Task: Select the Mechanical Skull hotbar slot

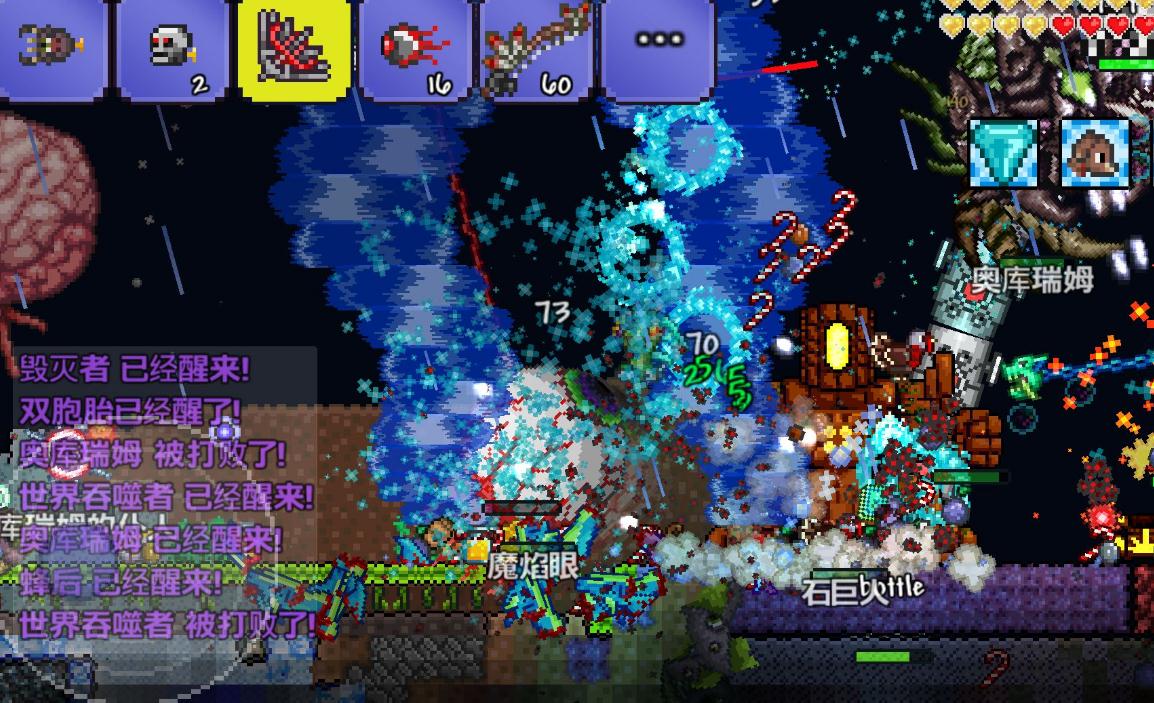Action: 173,48
